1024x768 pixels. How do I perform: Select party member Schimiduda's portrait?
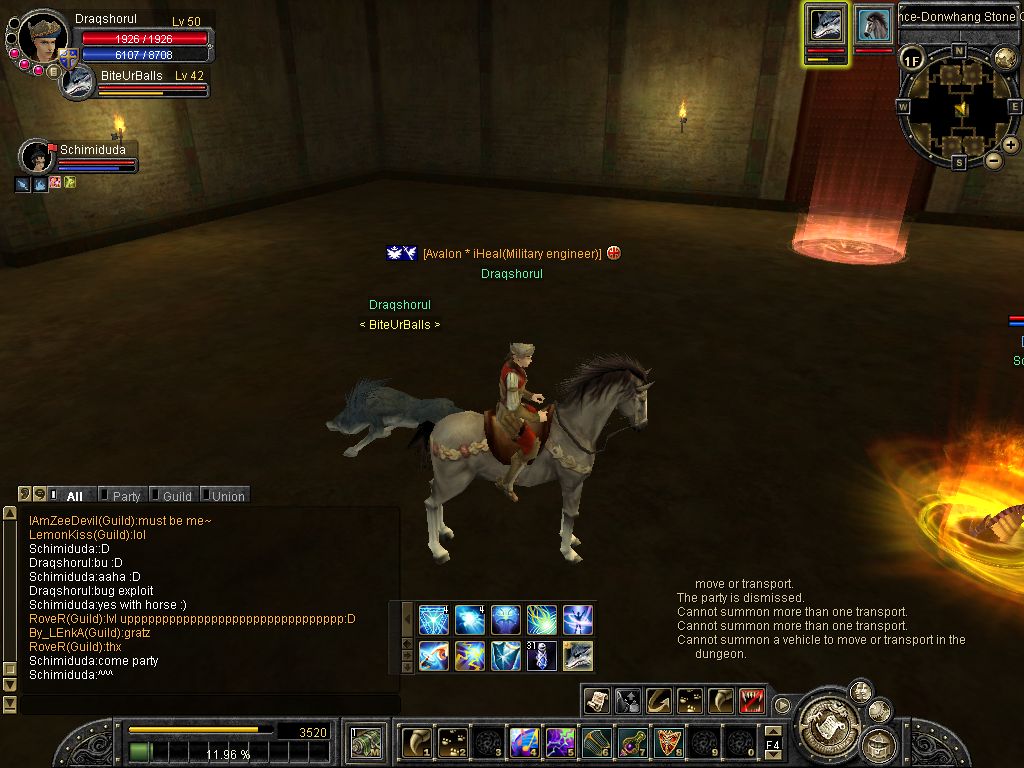click(x=37, y=157)
